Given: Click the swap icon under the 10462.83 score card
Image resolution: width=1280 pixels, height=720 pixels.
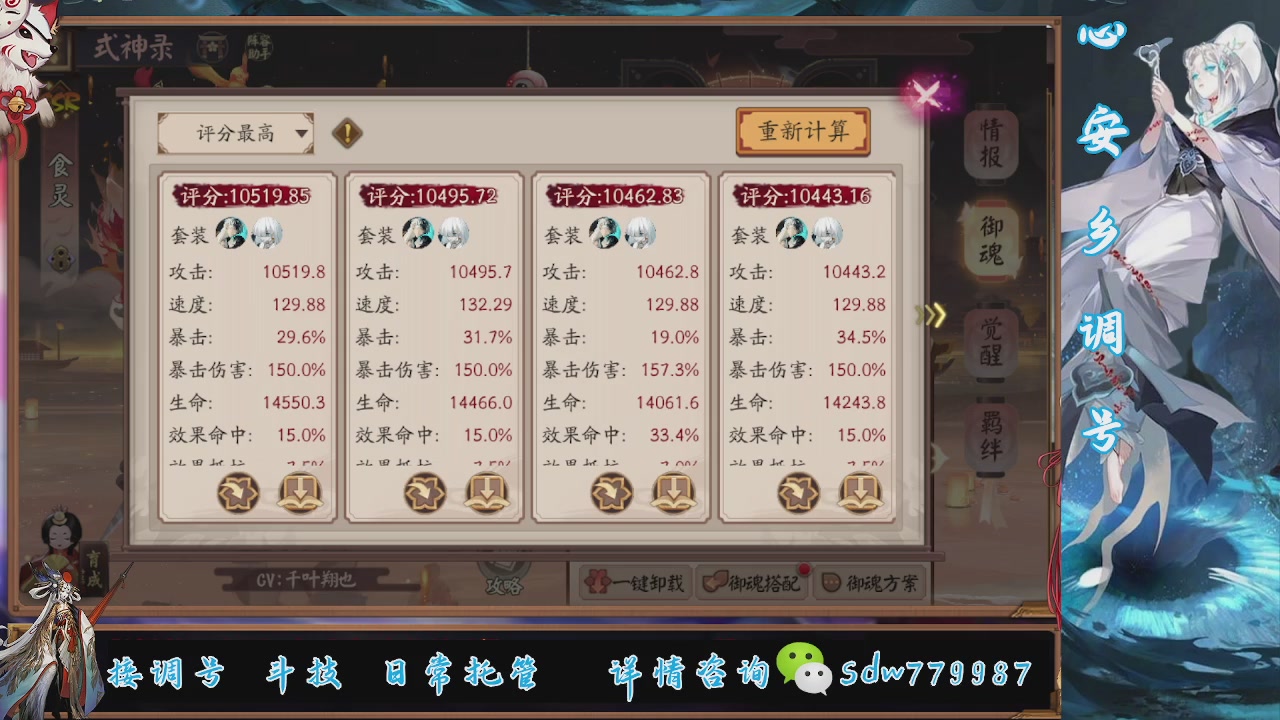Looking at the screenshot, I should [x=613, y=493].
